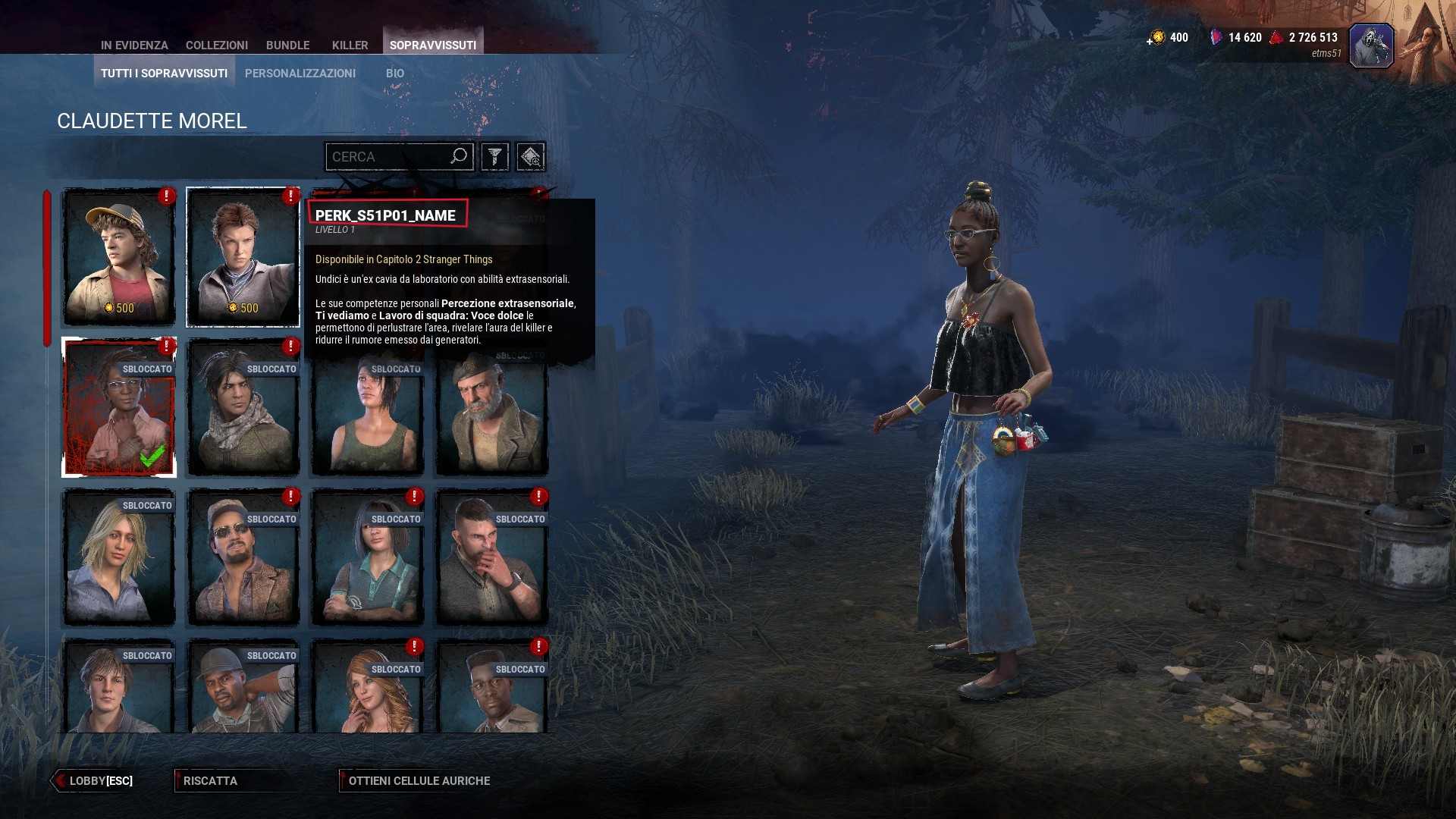Image resolution: width=1456 pixels, height=819 pixels.
Task: Pick the old bearded soldier with beret
Action: coord(492,415)
